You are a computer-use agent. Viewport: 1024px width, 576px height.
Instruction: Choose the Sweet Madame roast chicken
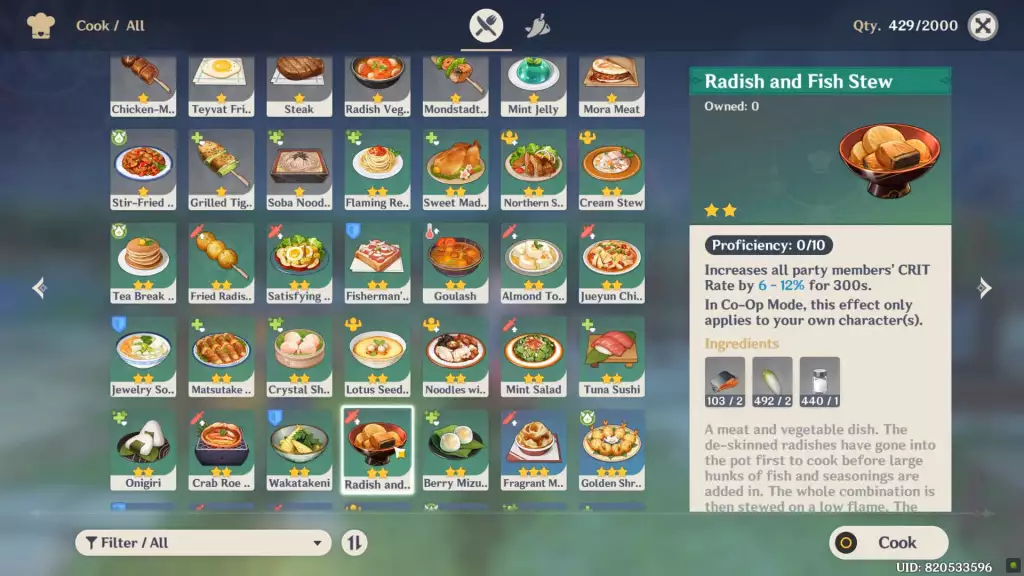click(x=455, y=169)
